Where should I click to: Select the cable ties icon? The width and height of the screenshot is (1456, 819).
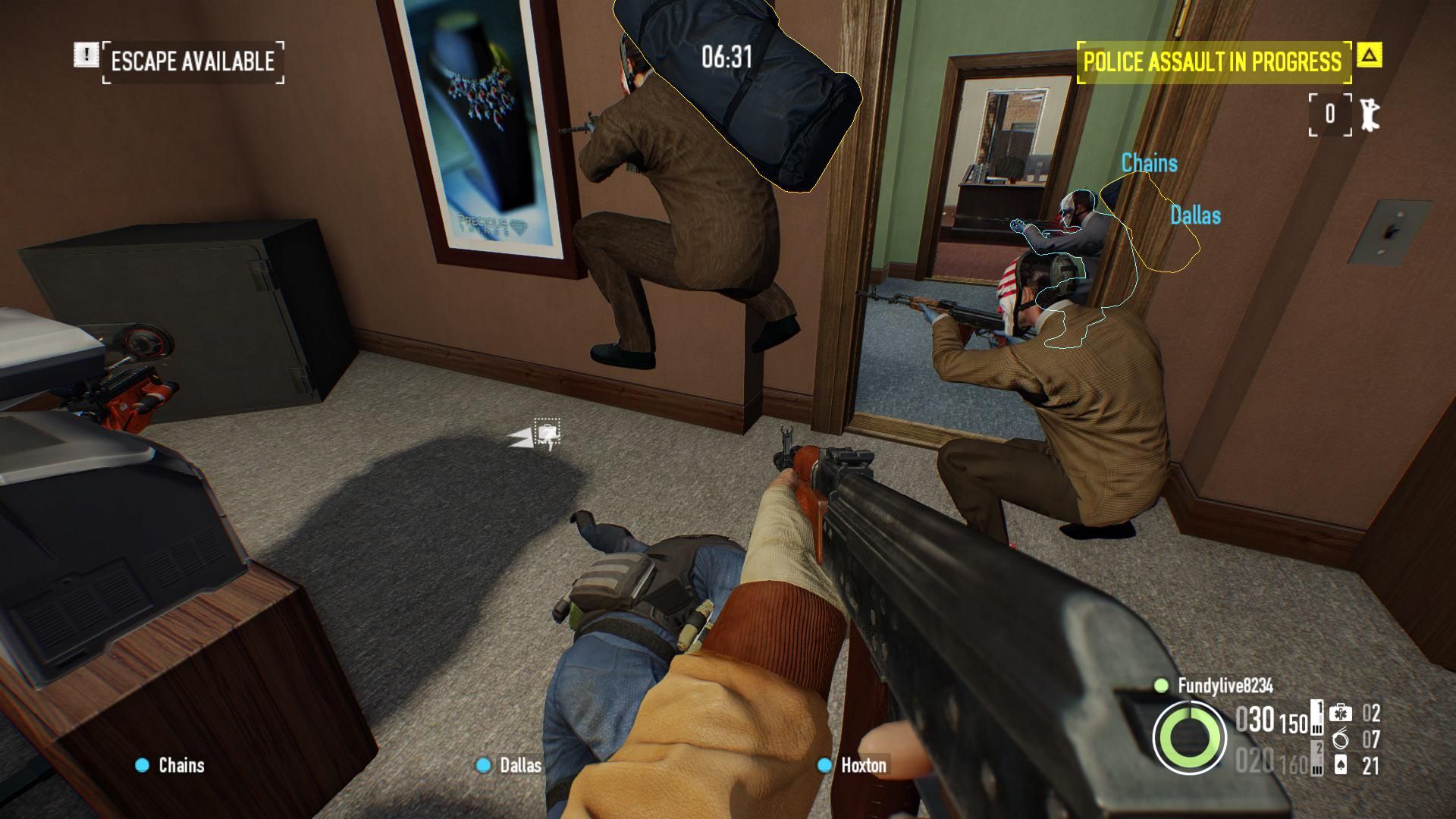(x=1340, y=739)
